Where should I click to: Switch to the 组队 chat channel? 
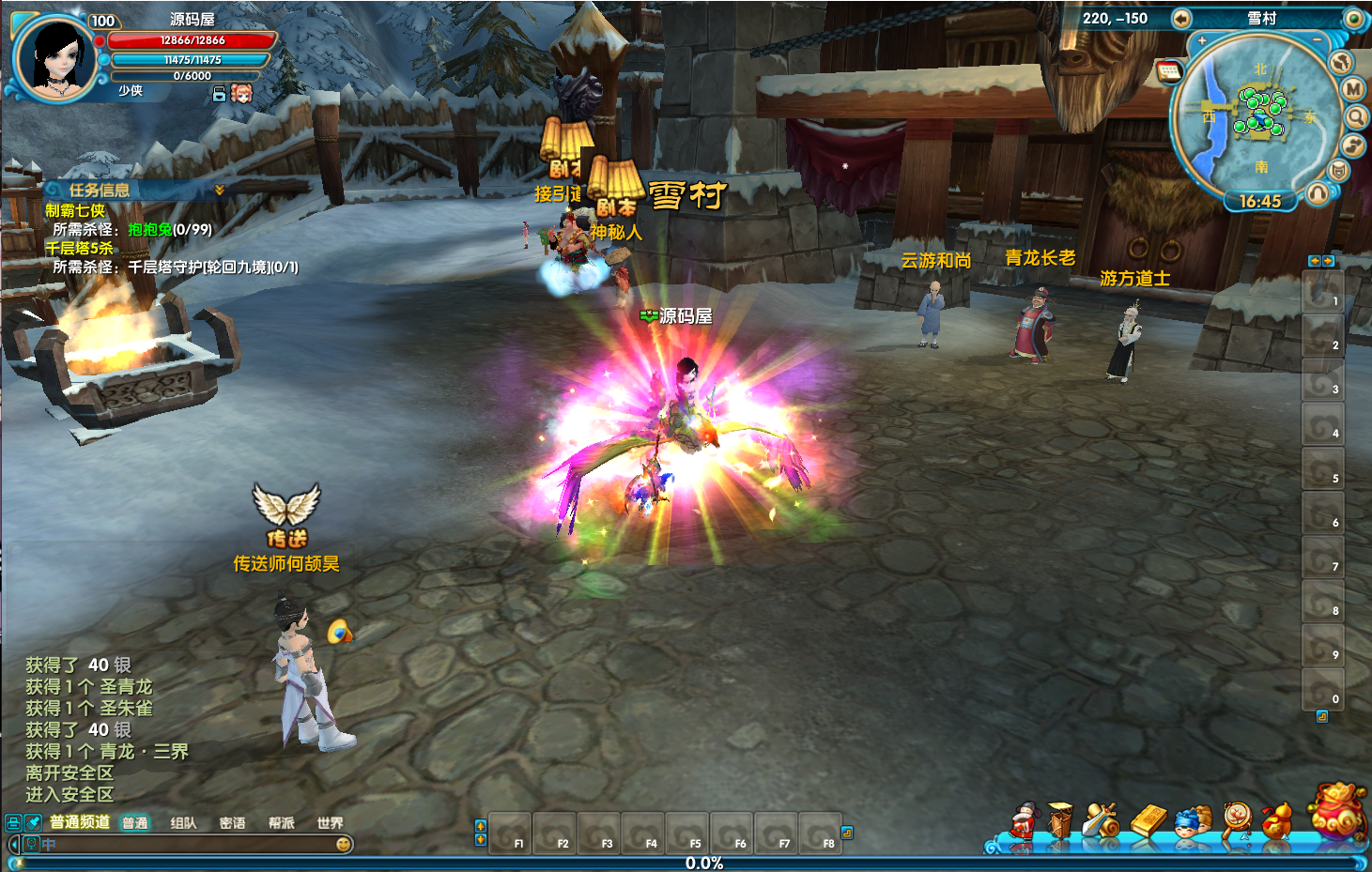click(183, 823)
